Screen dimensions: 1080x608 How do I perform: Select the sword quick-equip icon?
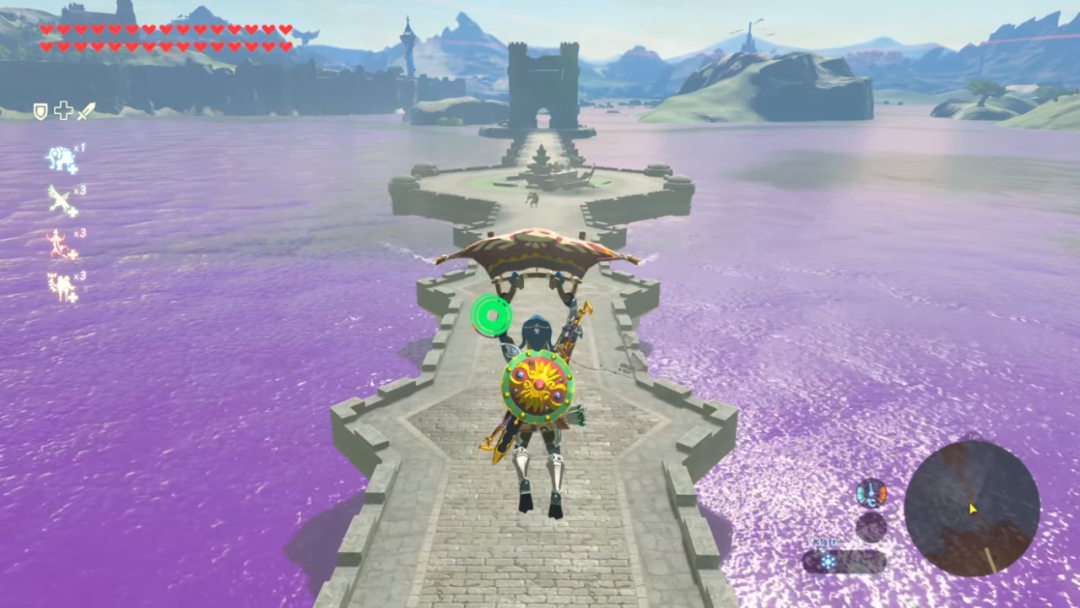pos(86,111)
